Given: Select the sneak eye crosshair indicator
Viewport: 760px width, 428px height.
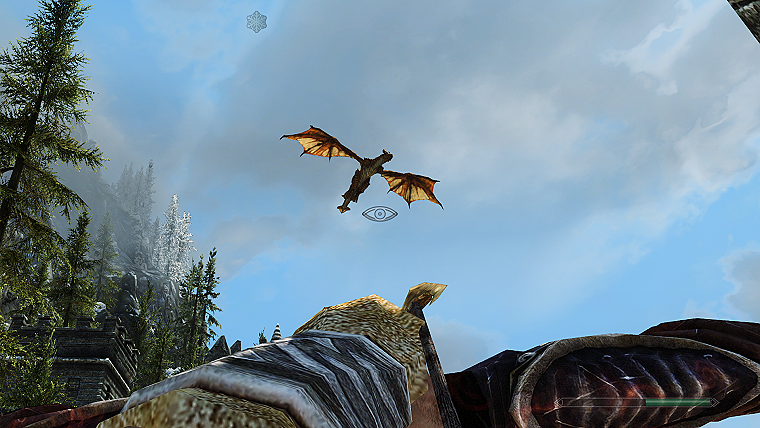Looking at the screenshot, I should tap(380, 213).
